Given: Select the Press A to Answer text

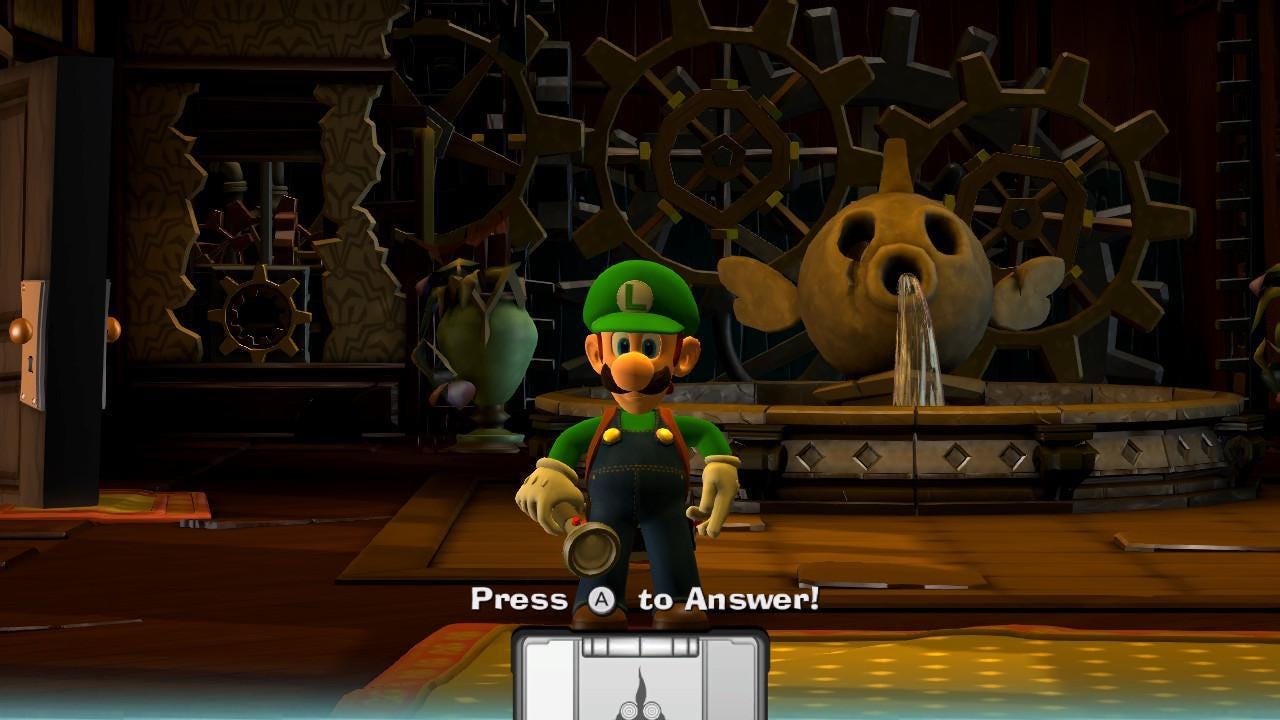Looking at the screenshot, I should pyautogui.click(x=645, y=600).
